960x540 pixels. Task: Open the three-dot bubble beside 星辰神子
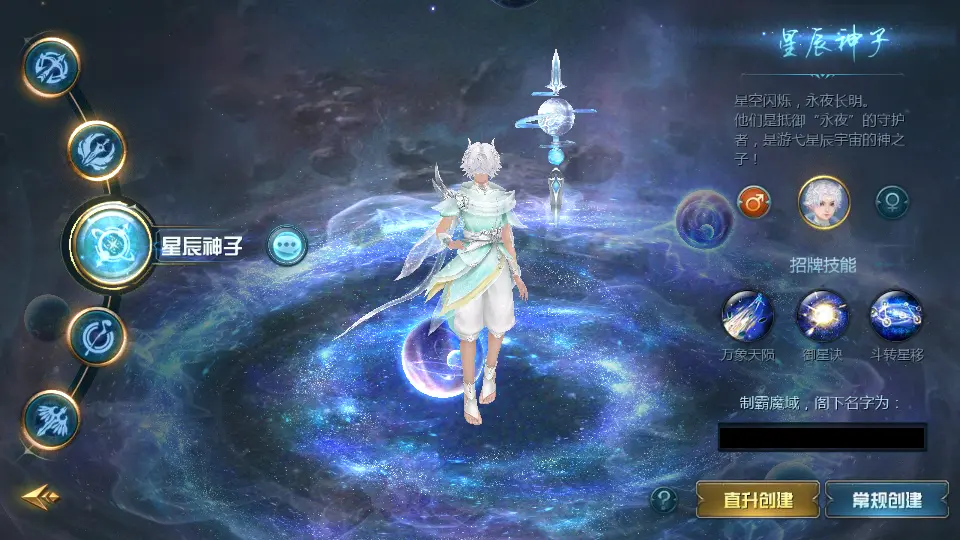pyautogui.click(x=287, y=245)
